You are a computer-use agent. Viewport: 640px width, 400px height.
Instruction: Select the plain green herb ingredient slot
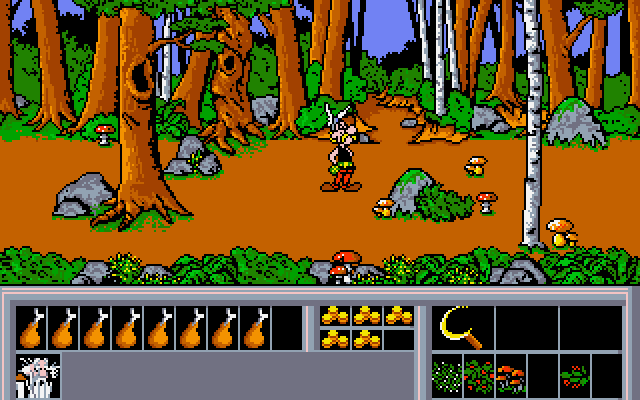tap(447, 376)
